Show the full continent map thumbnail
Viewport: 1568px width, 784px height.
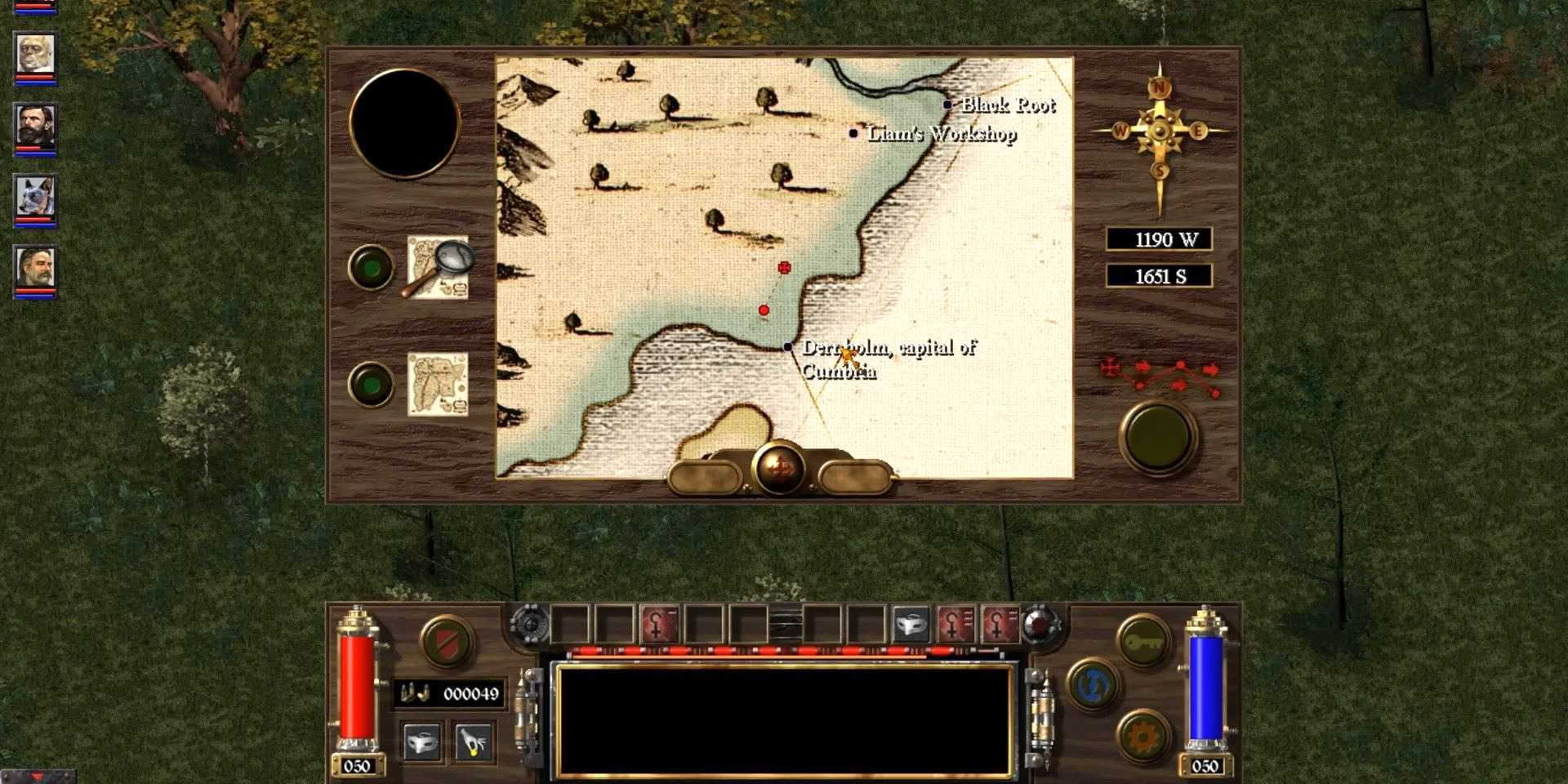click(438, 384)
